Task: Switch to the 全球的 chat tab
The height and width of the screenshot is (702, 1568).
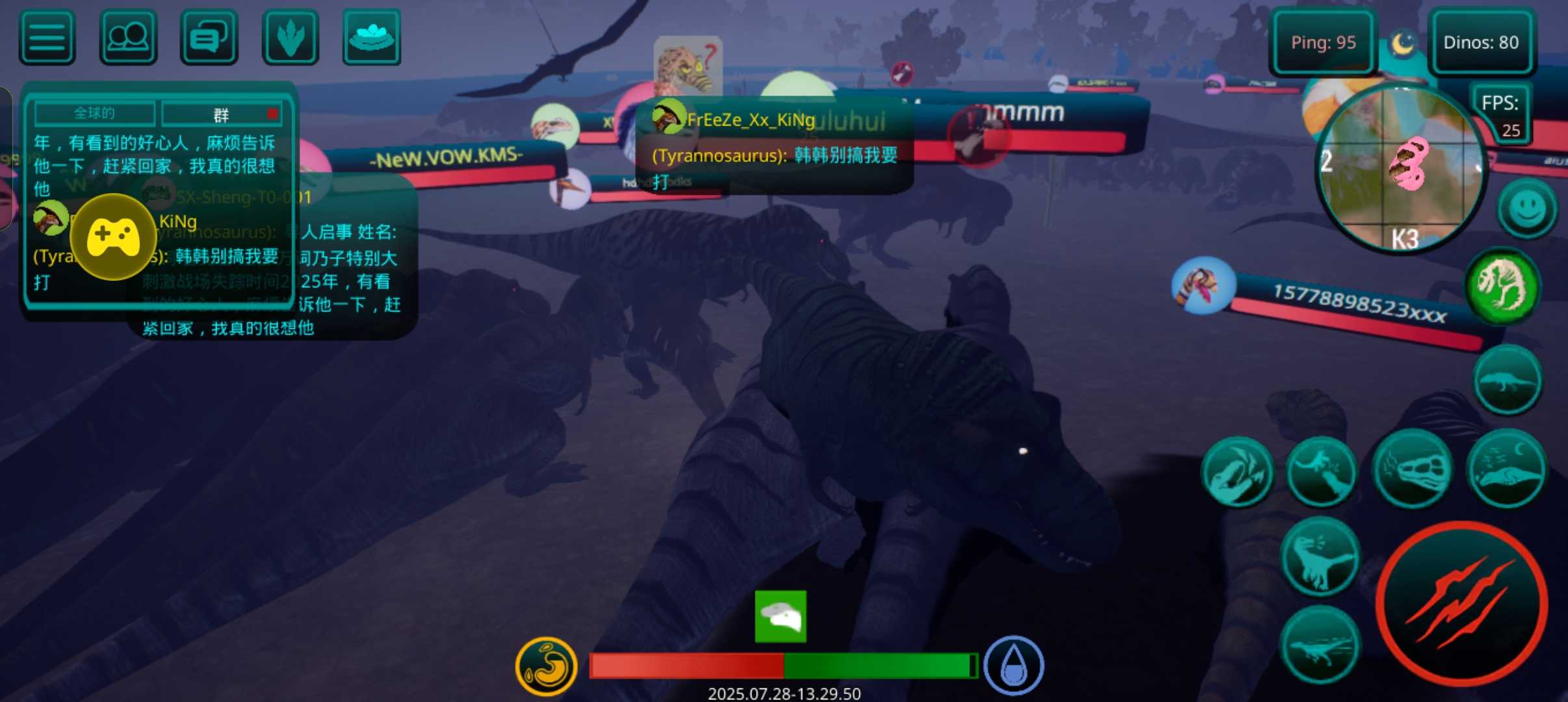Action: [x=95, y=114]
